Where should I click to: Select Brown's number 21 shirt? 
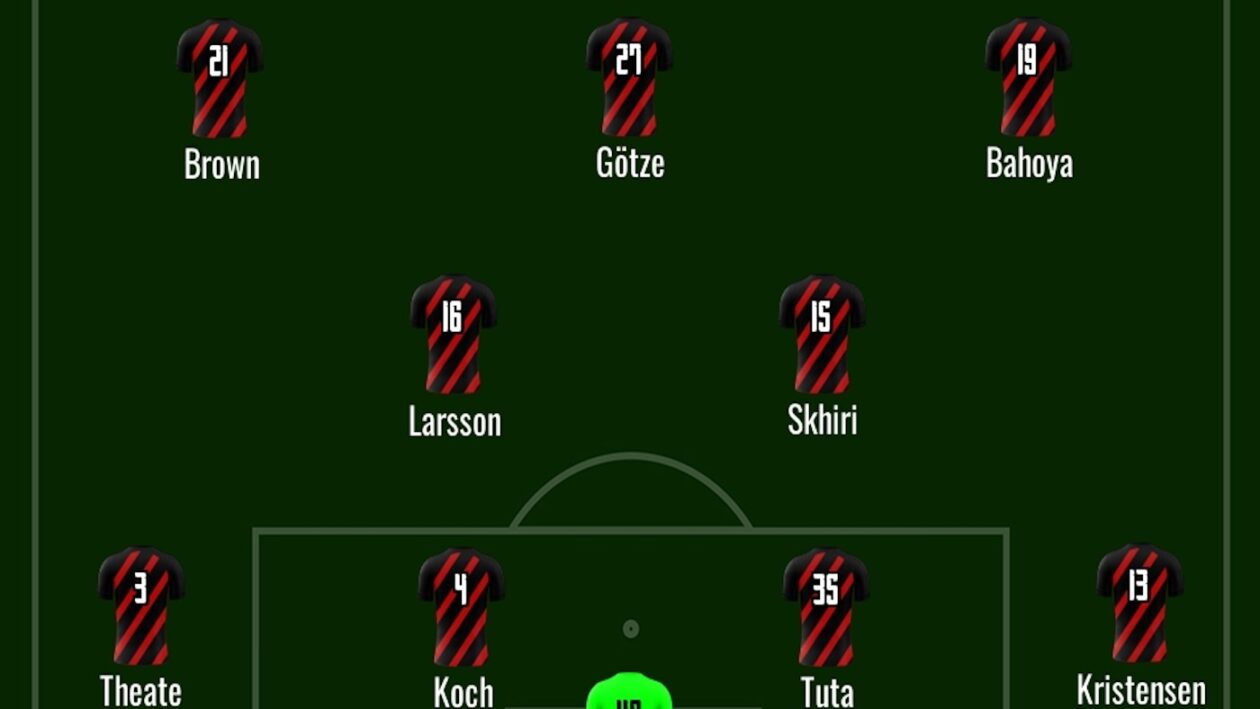point(220,78)
